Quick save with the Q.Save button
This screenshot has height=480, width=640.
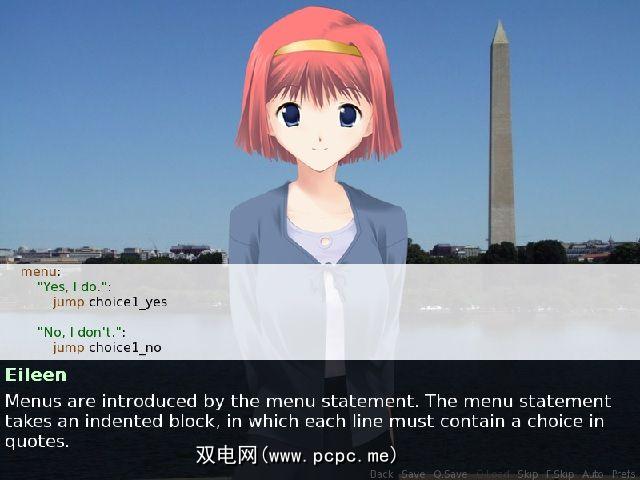(x=449, y=473)
